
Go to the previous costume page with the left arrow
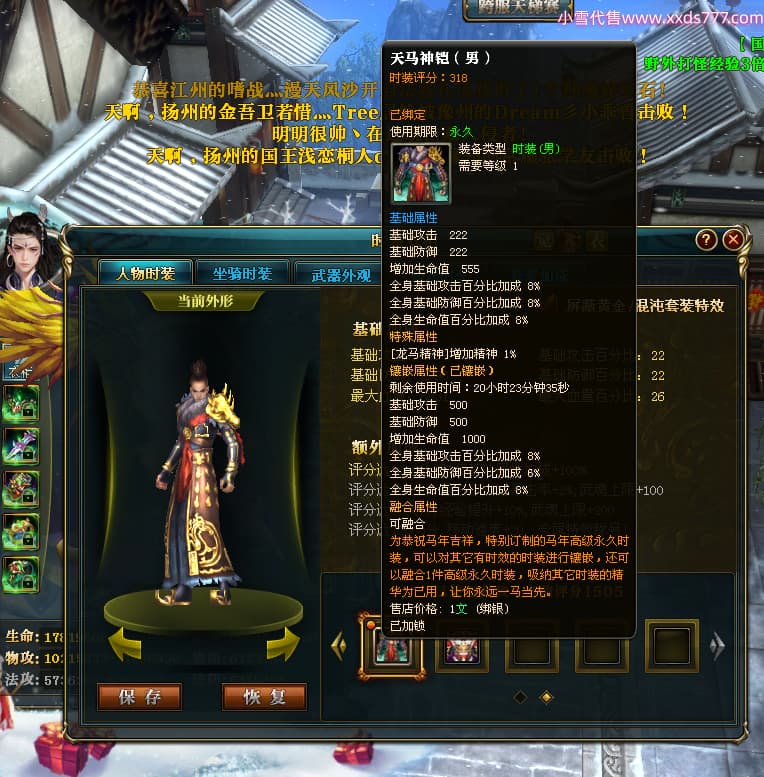click(x=339, y=645)
